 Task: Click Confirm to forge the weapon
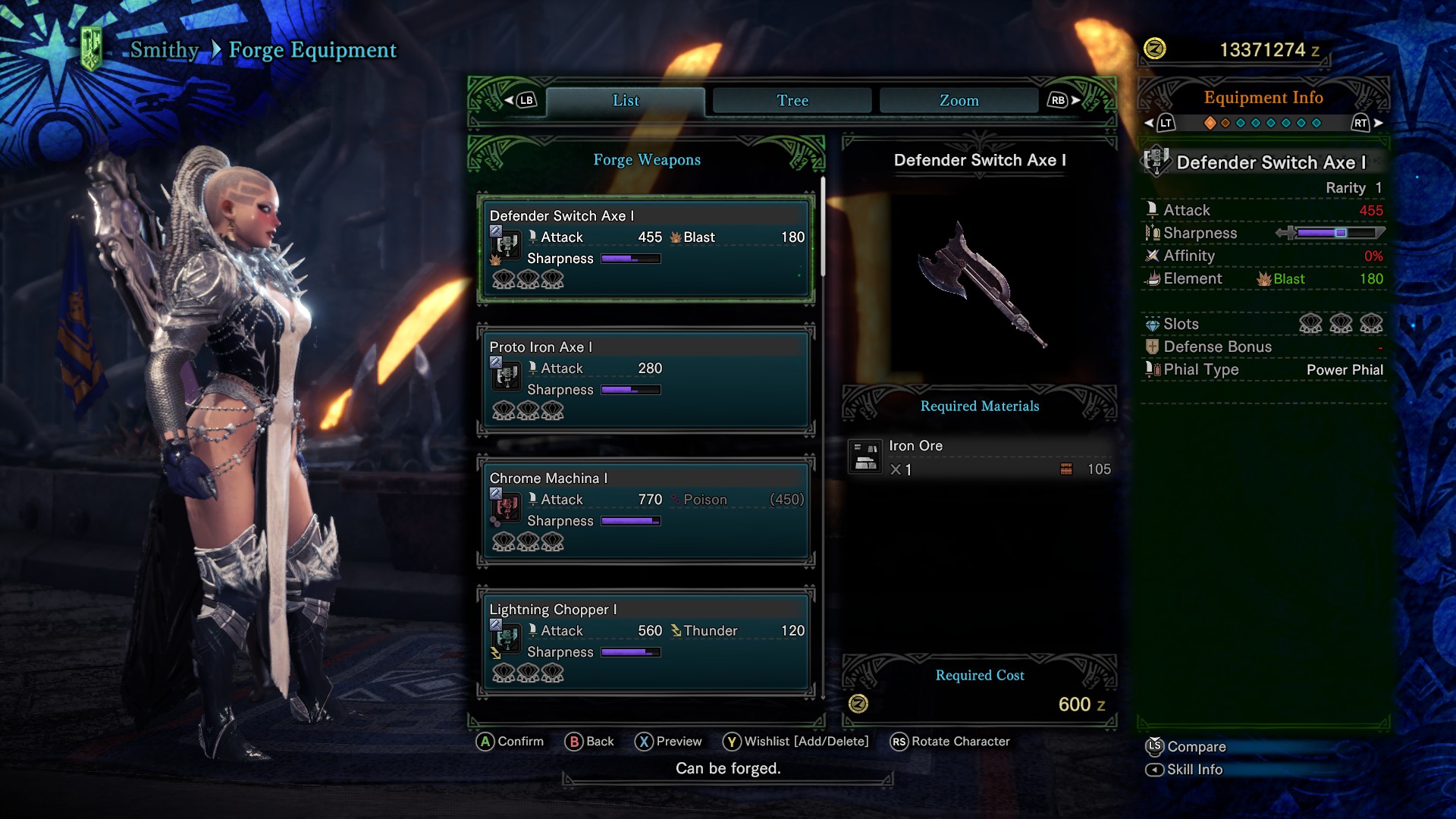coord(510,742)
